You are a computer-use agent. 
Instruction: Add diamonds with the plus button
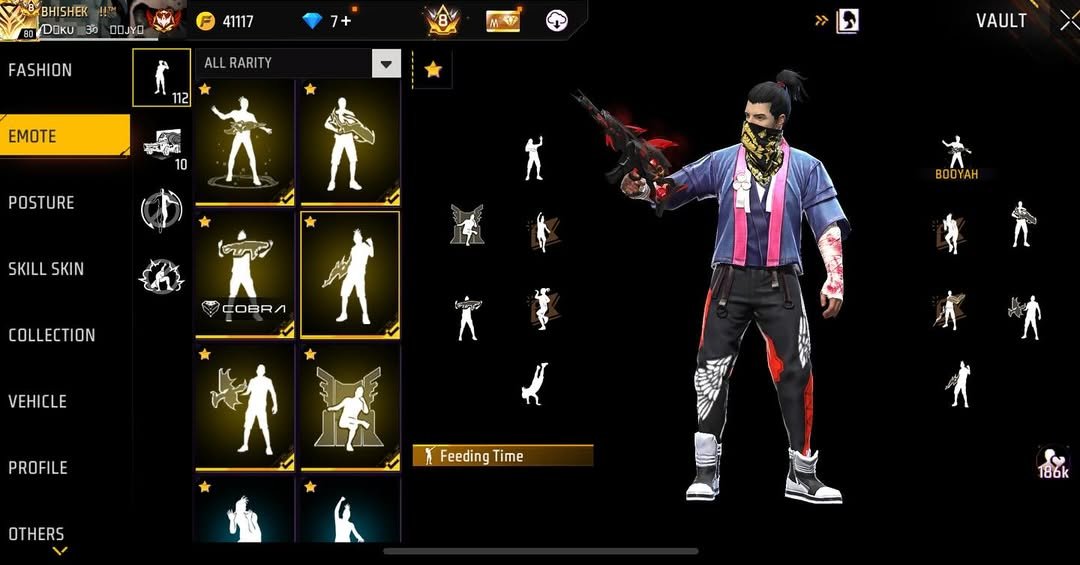pos(346,21)
